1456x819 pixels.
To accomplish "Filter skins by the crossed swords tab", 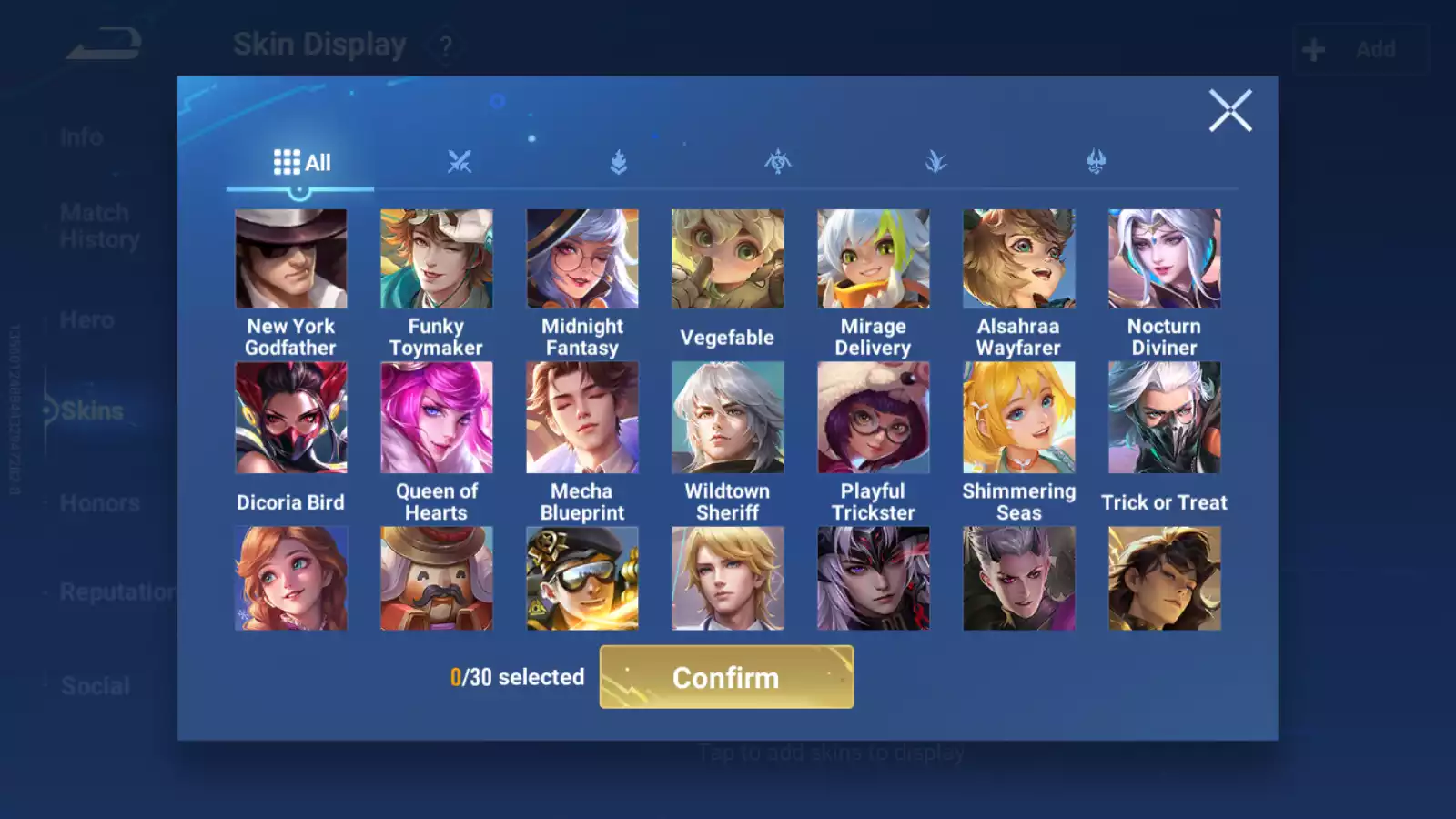I will 460,162.
